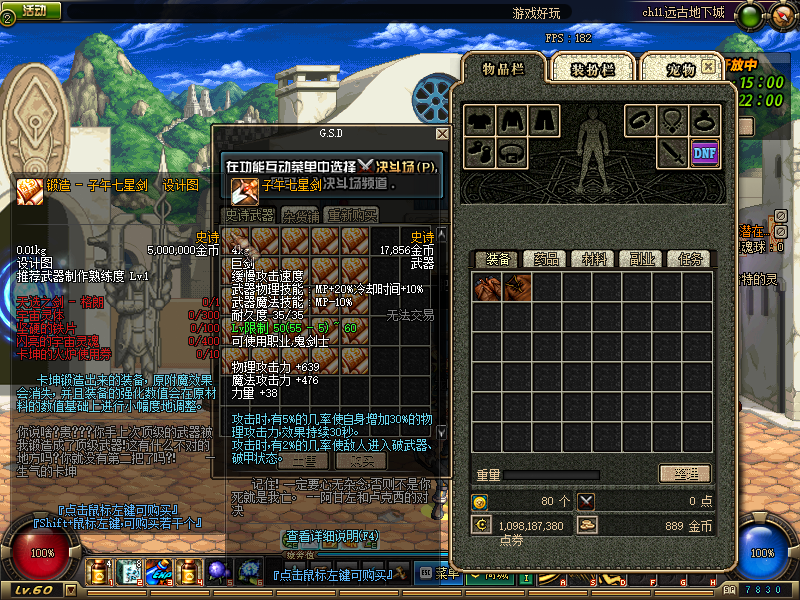Click the necklace equipment slot
The height and width of the screenshot is (600, 800).
673,120
